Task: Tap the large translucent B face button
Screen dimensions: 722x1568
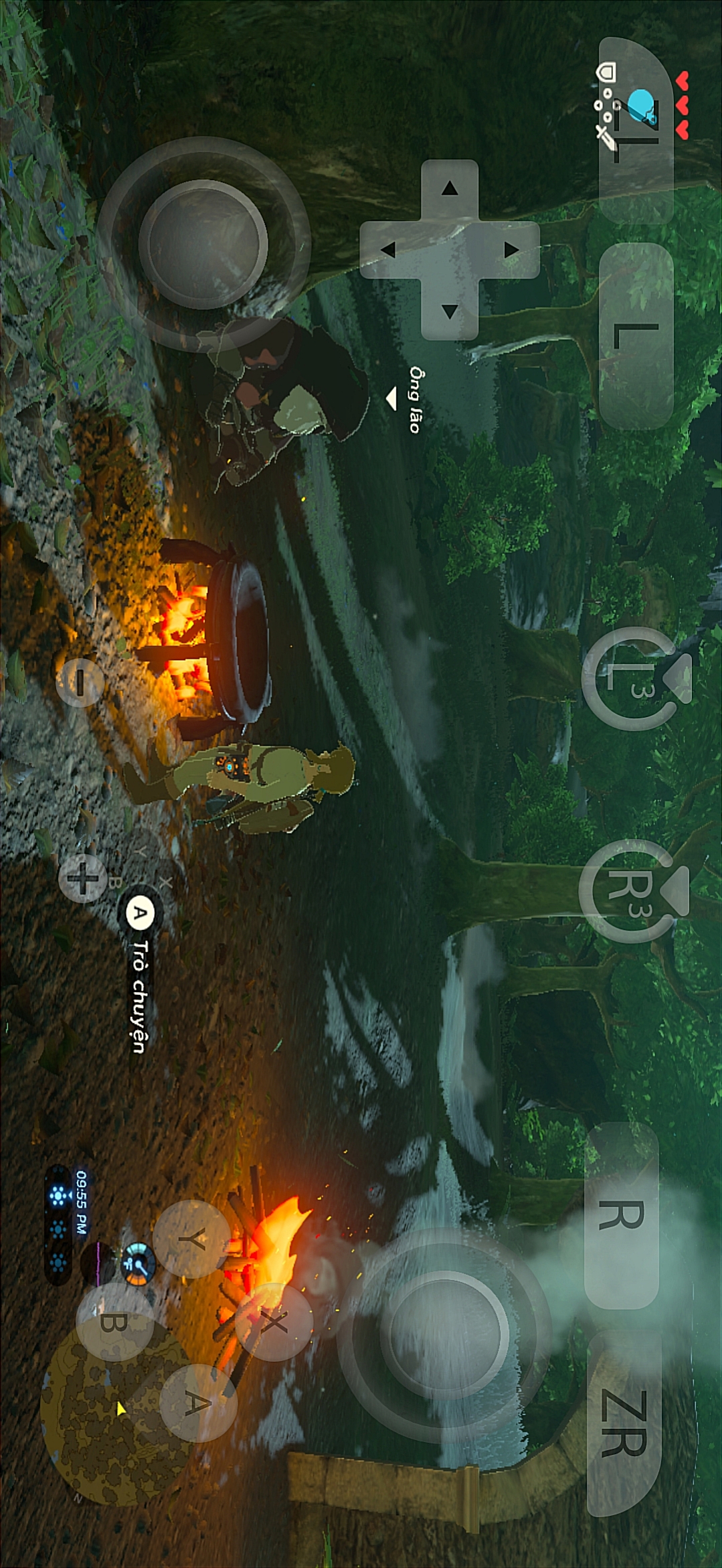Action: pyautogui.click(x=114, y=1322)
